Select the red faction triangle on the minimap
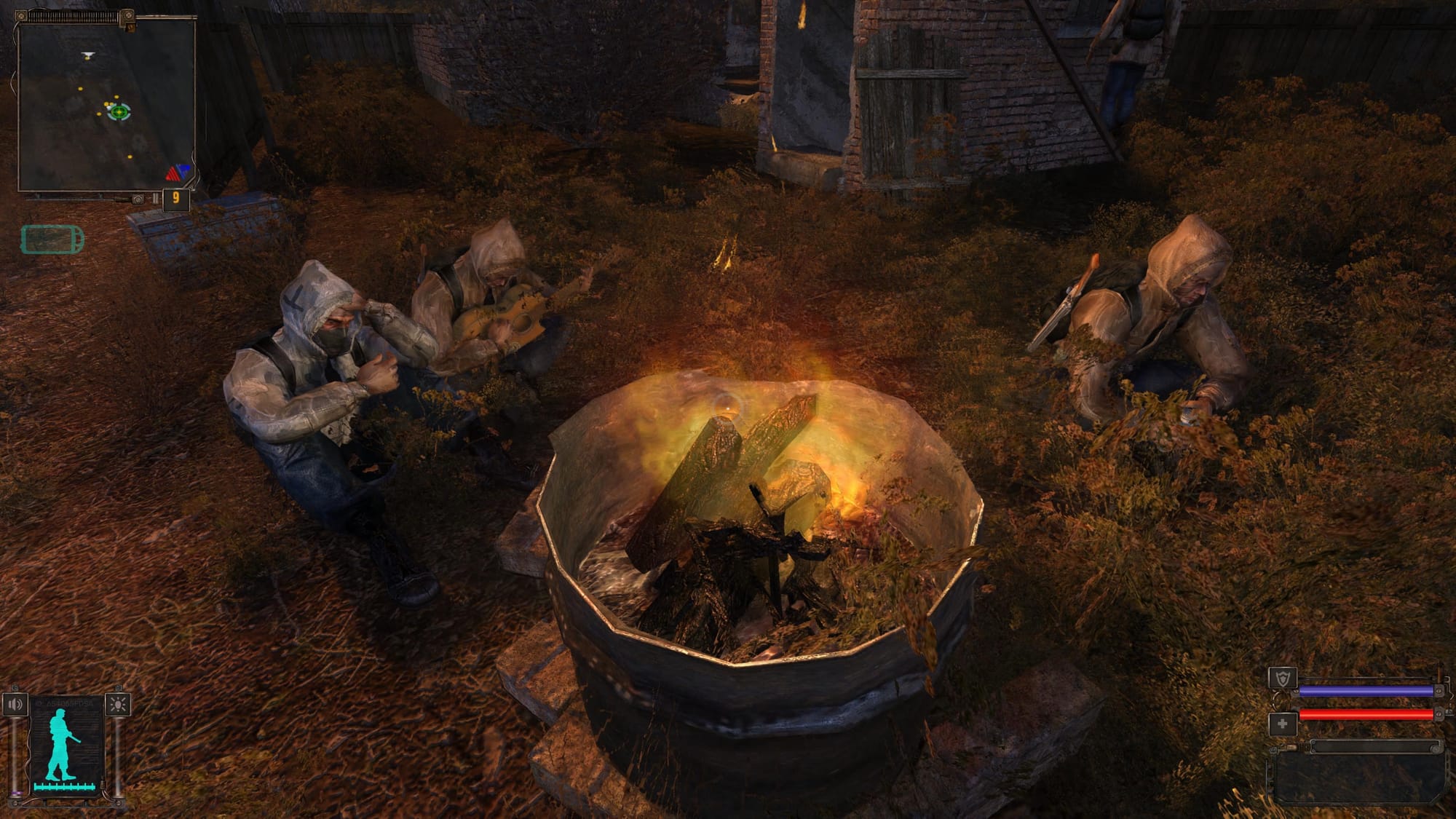 [x=173, y=175]
